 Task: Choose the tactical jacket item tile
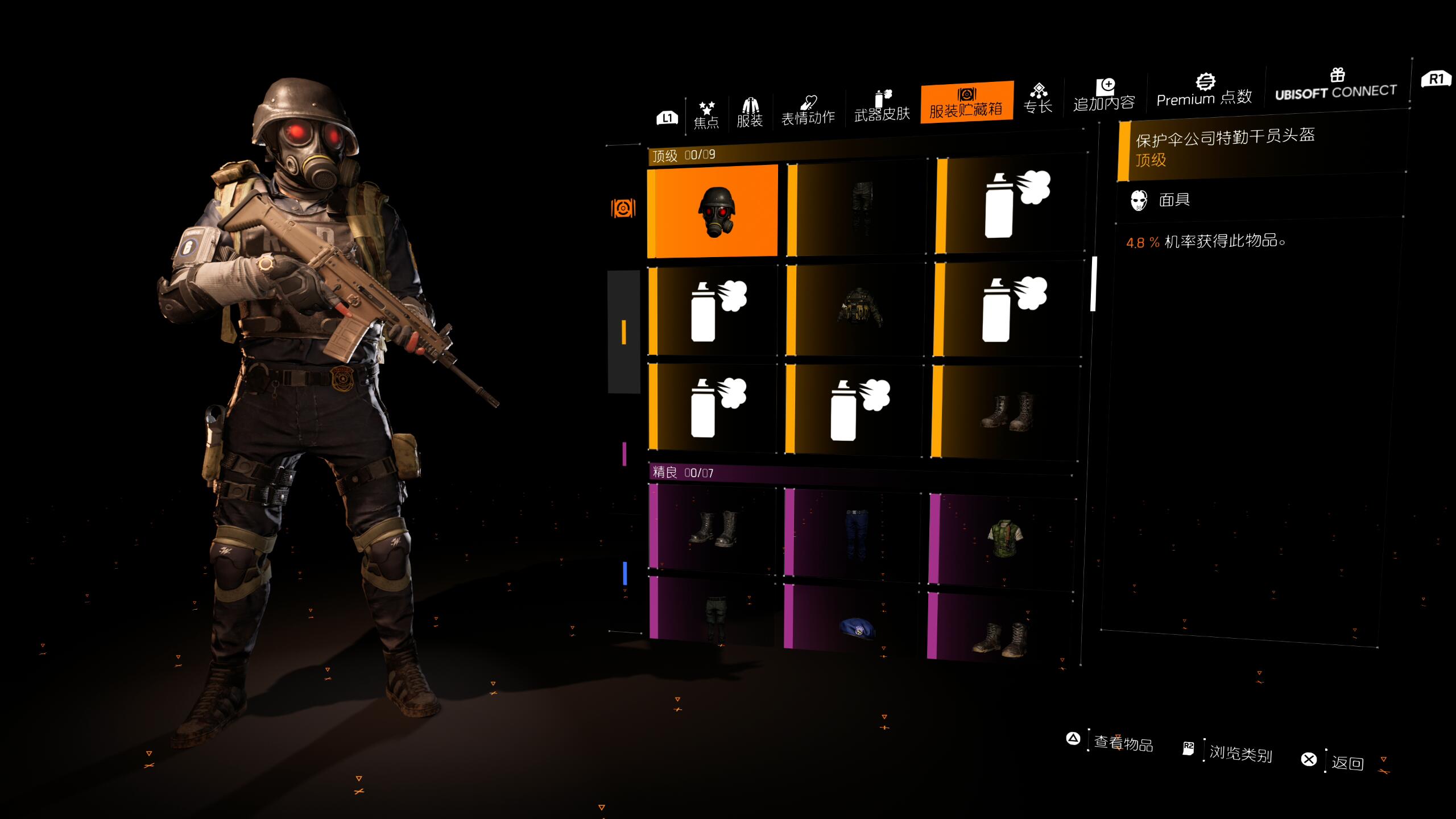(x=858, y=310)
